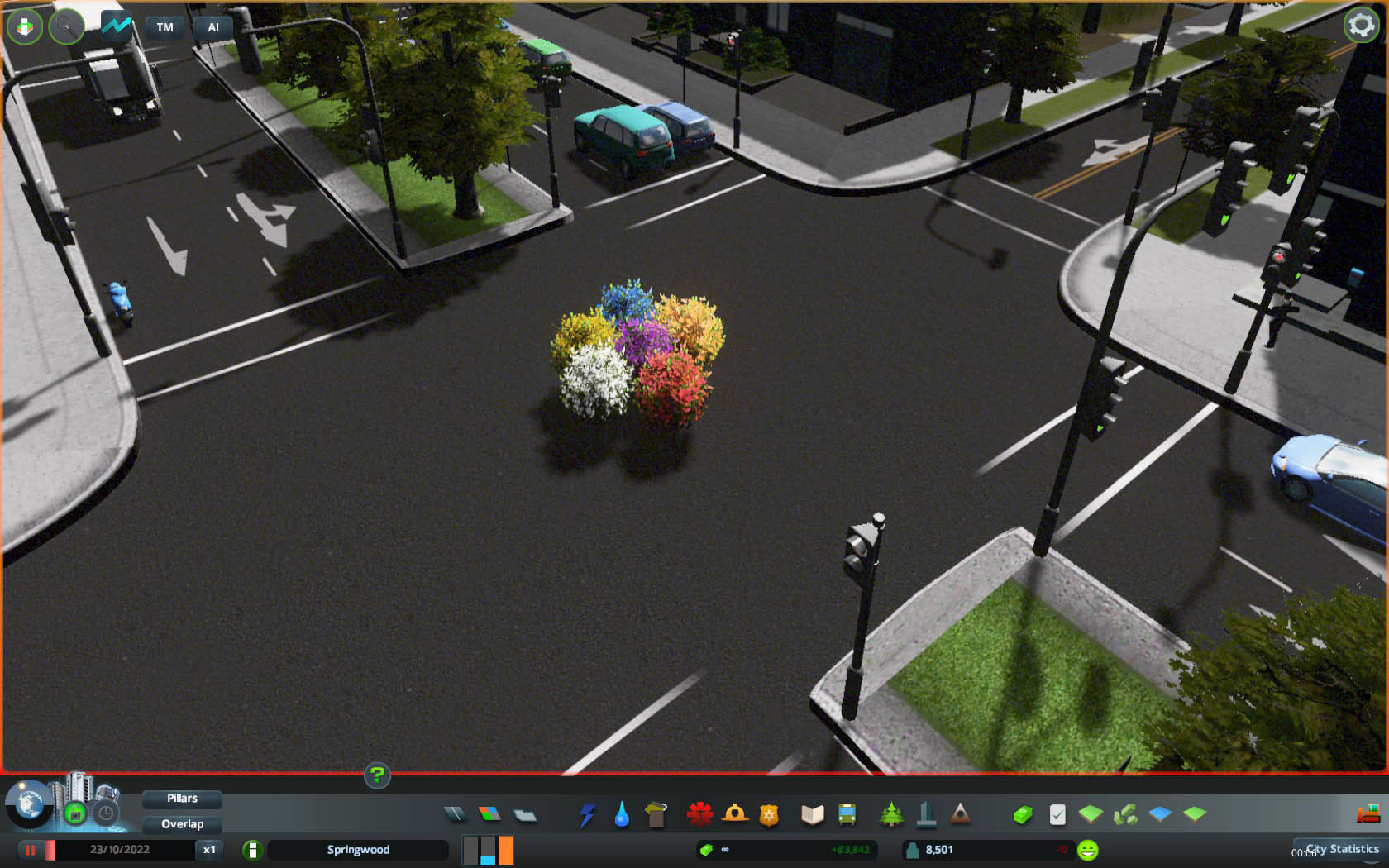Open the info views layers button

pos(25,26)
